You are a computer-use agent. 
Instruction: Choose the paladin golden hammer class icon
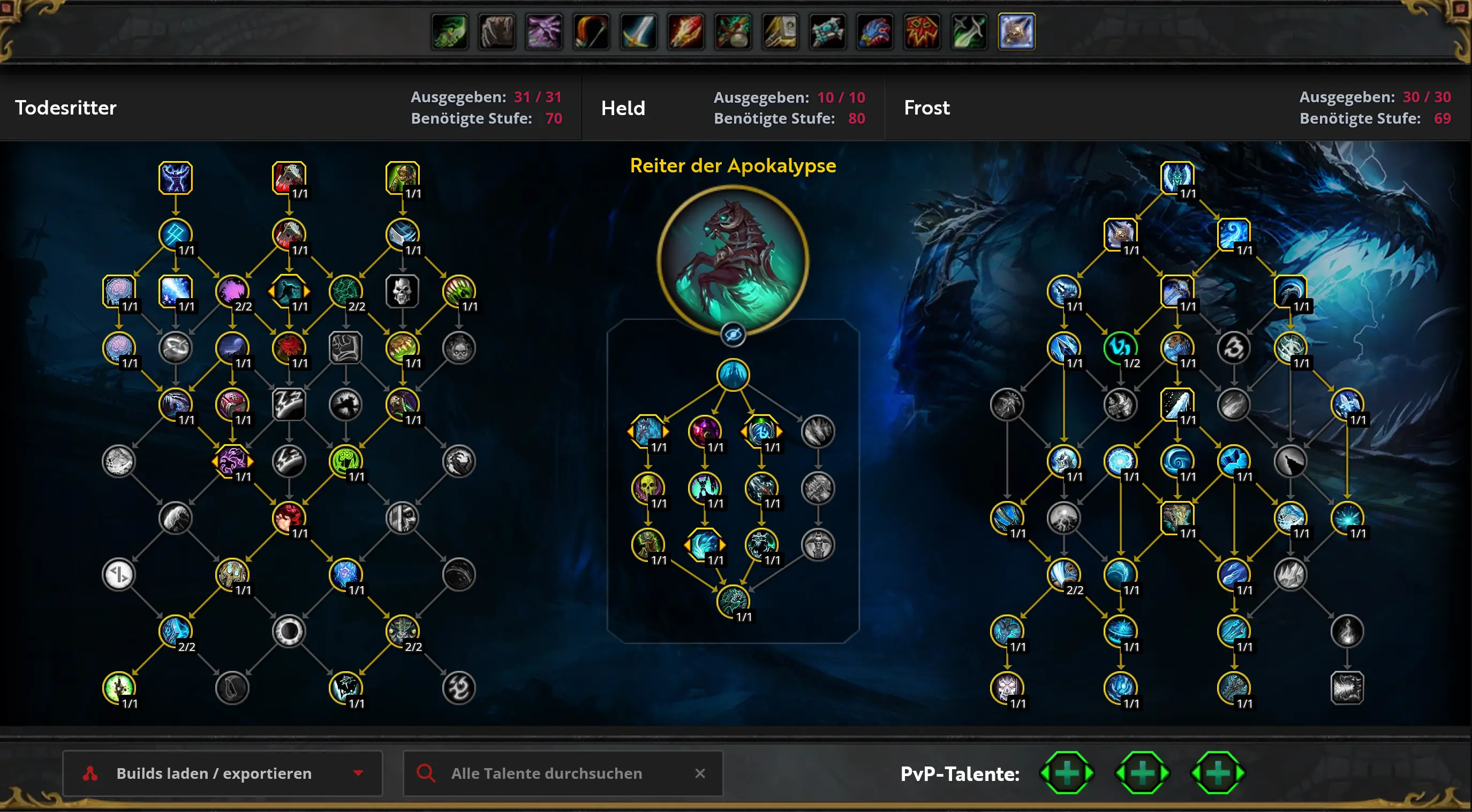780,32
